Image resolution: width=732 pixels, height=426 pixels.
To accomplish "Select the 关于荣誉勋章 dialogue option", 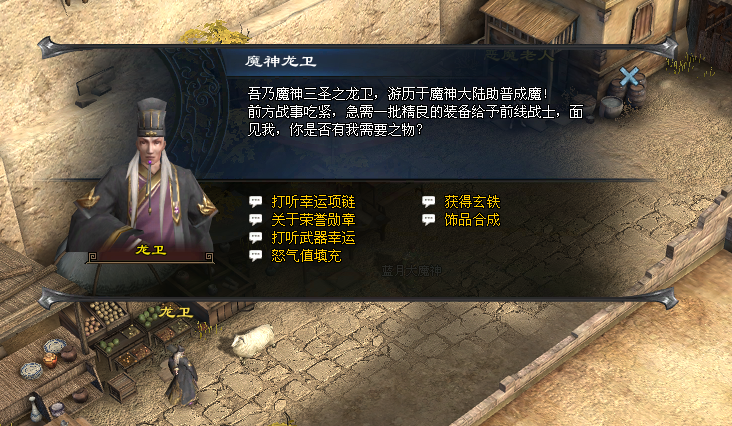I will [x=313, y=219].
